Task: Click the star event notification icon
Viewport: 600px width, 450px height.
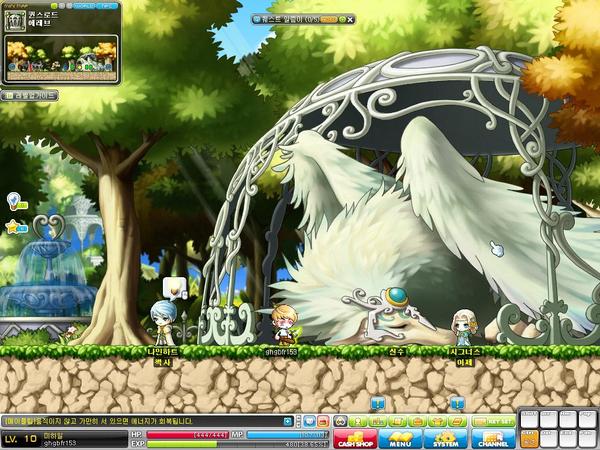Action: click(x=14, y=227)
